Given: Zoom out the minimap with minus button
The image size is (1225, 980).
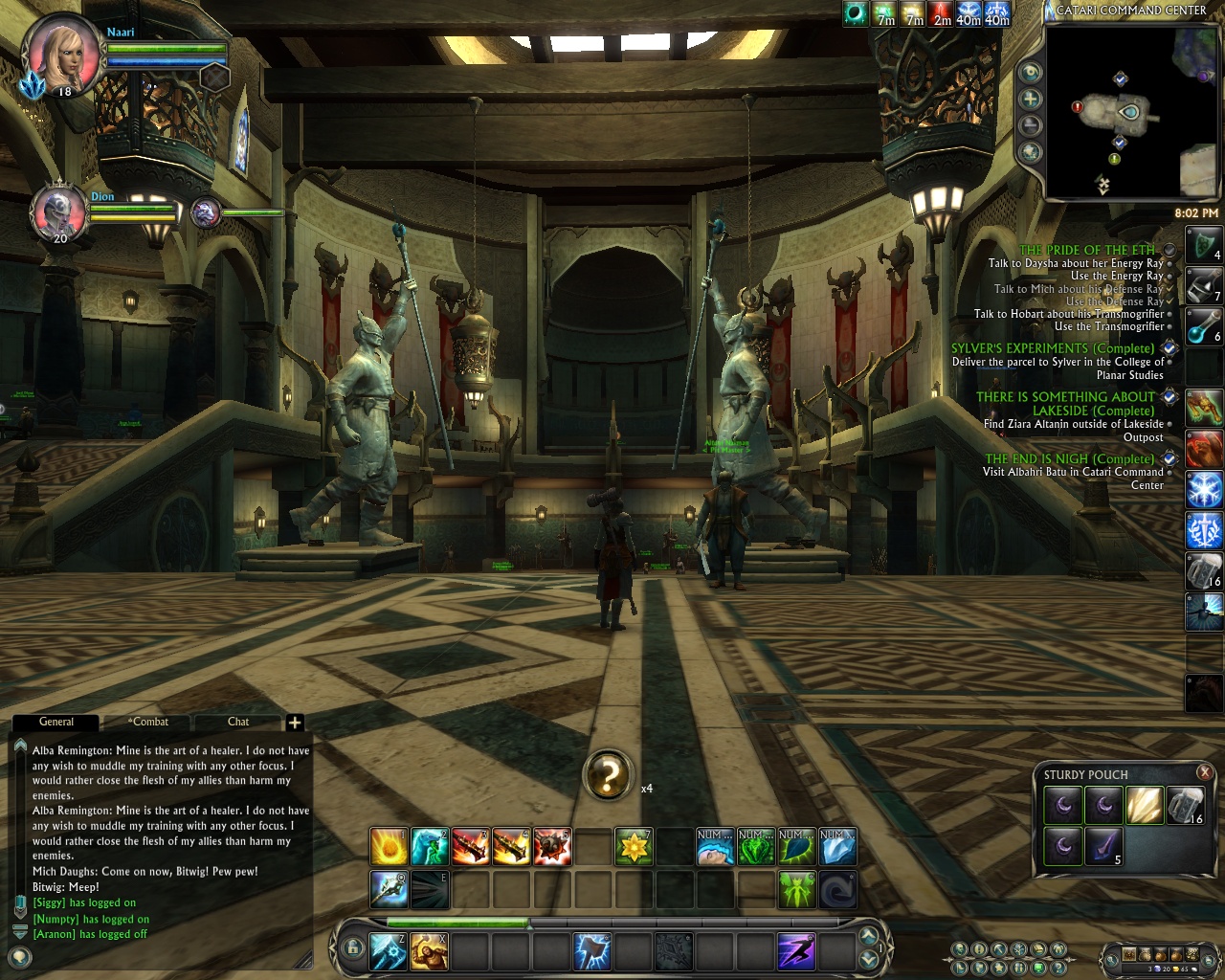Looking at the screenshot, I should click(1031, 125).
